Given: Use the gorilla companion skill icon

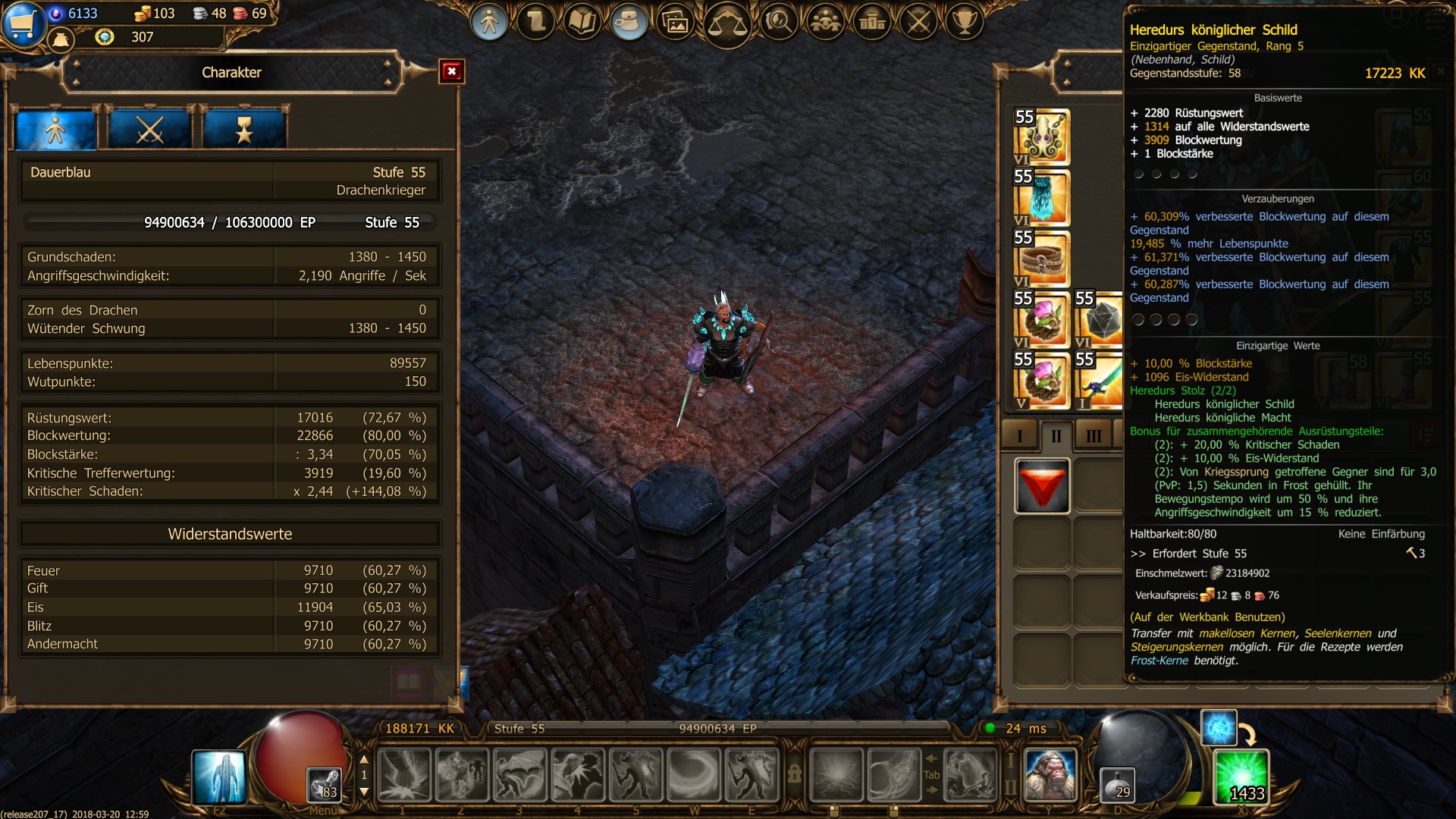Looking at the screenshot, I should click(1050, 774).
